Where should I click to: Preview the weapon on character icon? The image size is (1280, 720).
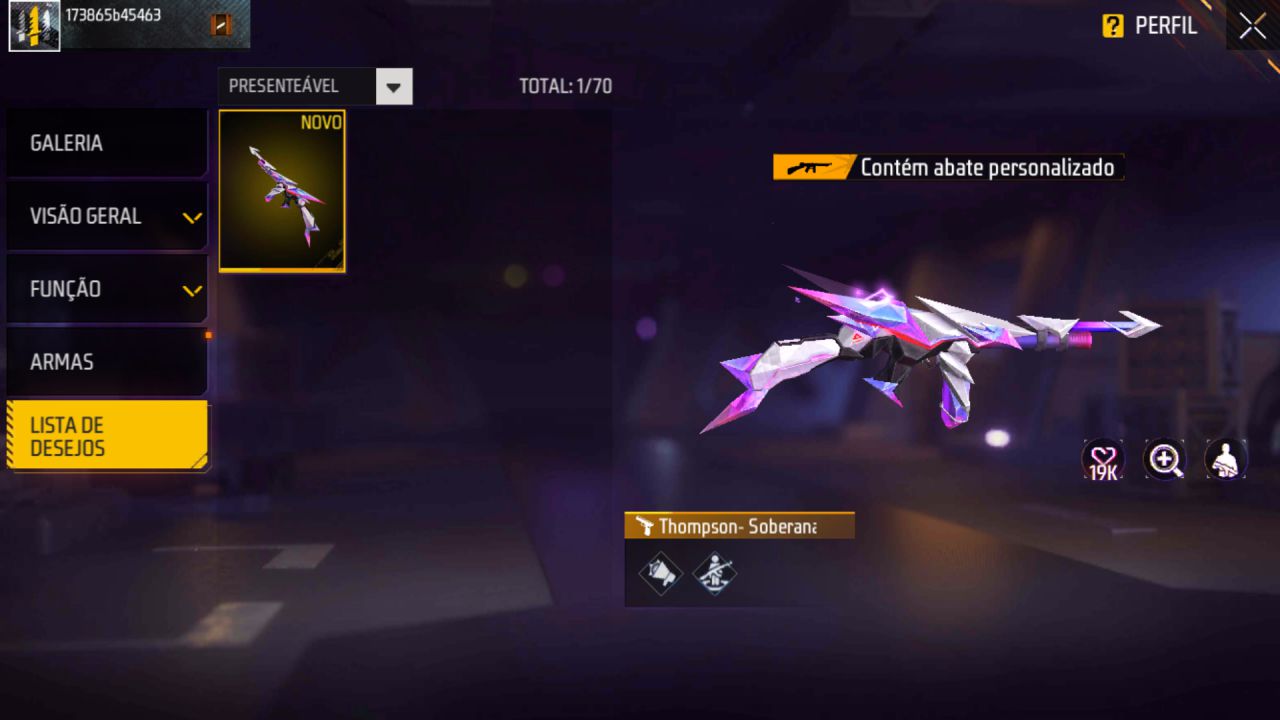tap(1226, 460)
